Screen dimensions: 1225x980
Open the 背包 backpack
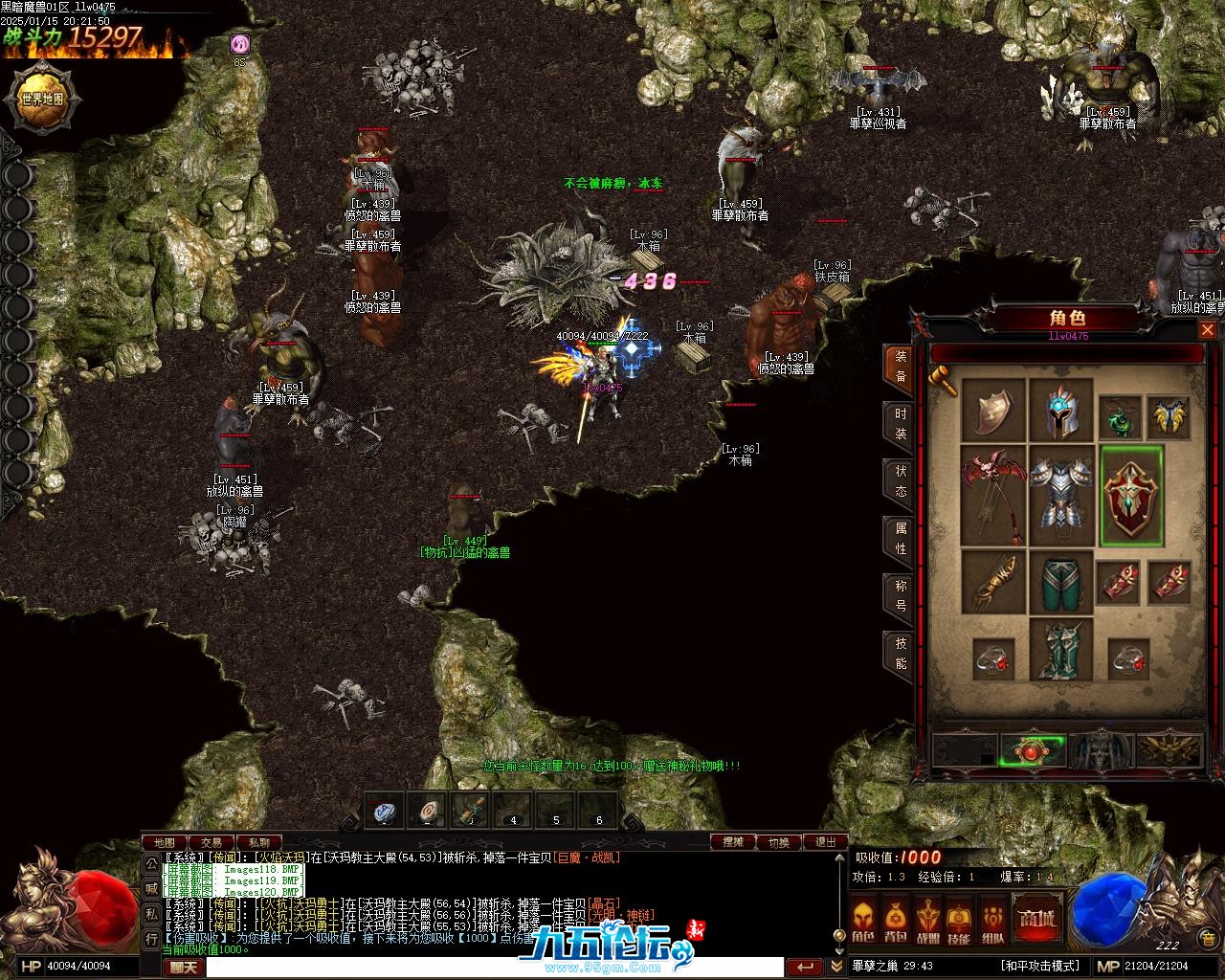coord(896,920)
